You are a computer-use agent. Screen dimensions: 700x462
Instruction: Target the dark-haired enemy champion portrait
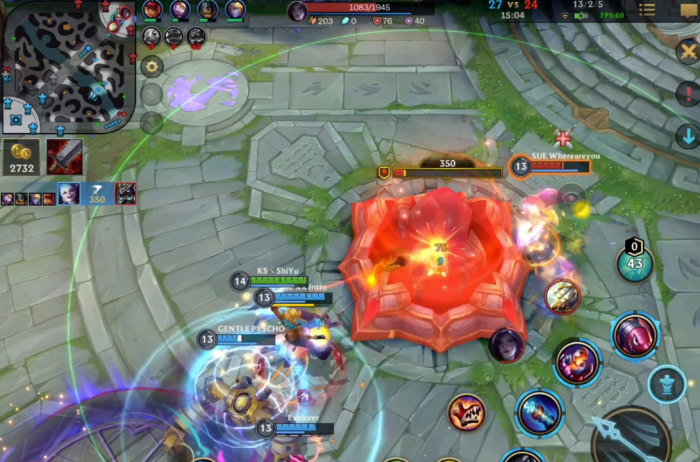(x=506, y=345)
